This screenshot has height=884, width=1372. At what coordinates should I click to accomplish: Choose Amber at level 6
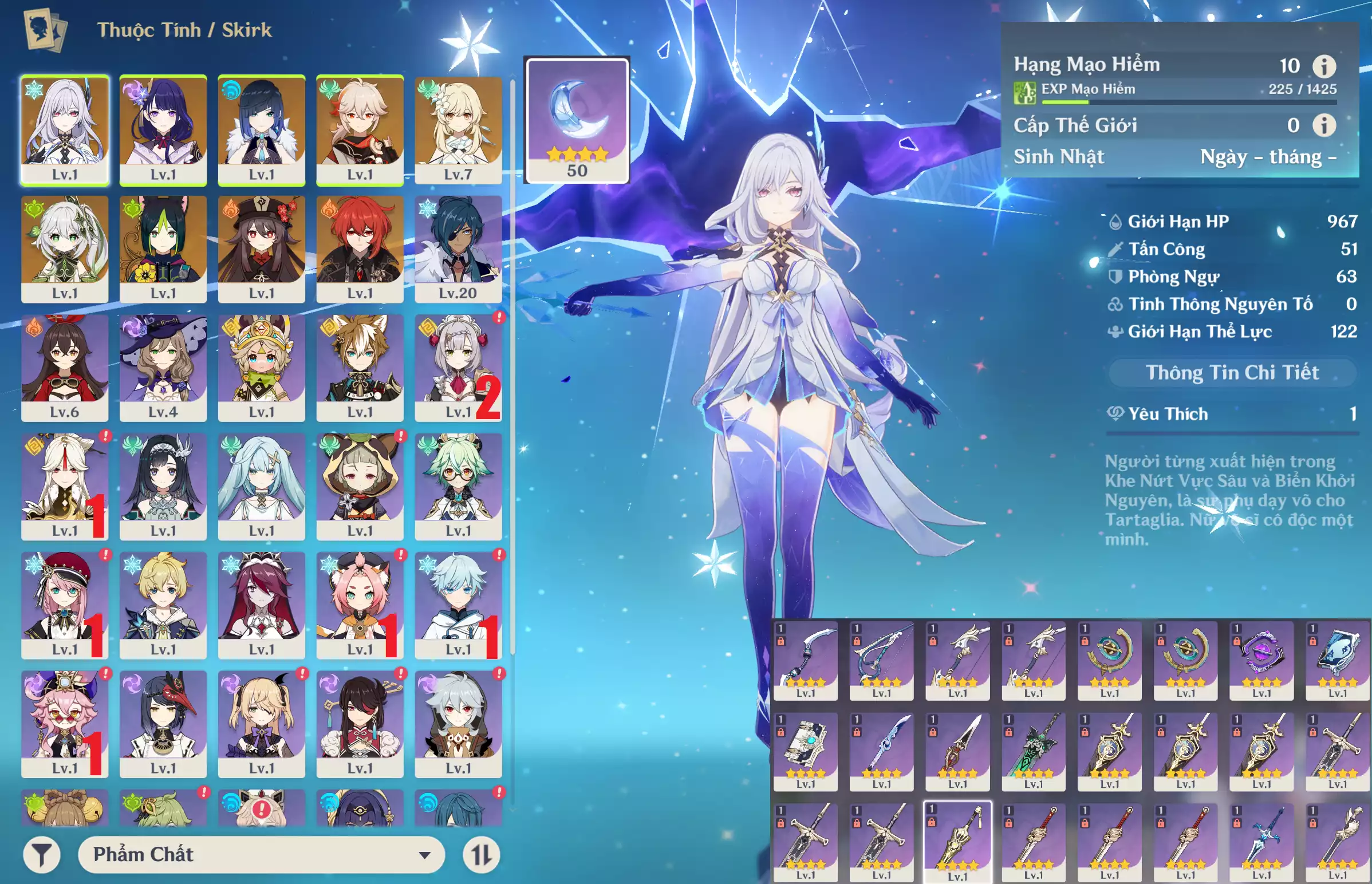(65, 368)
